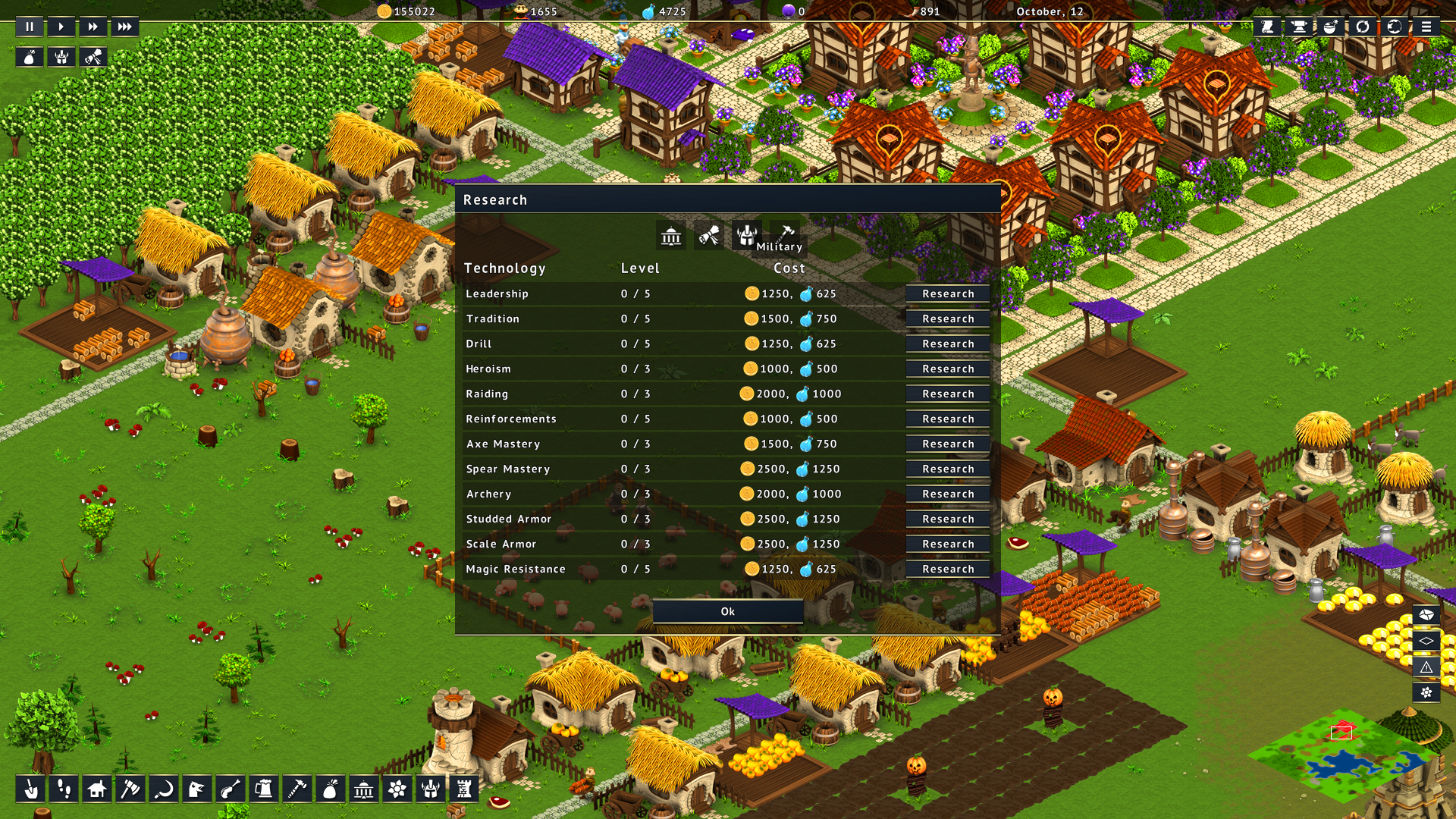
Task: Pause the game
Action: [x=30, y=27]
